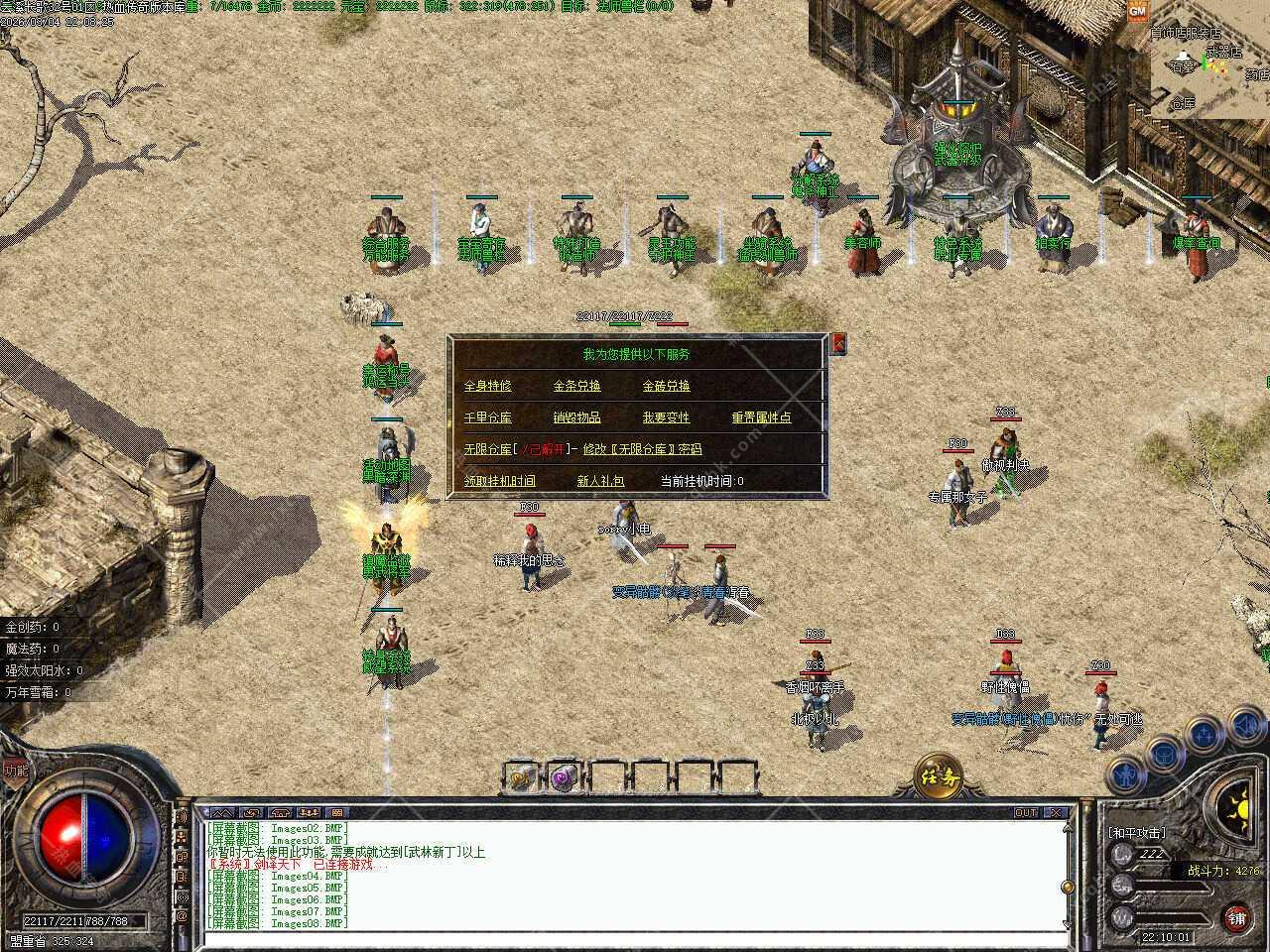Click the GM button near minimap
The height and width of the screenshot is (952, 1270).
coord(1137,10)
